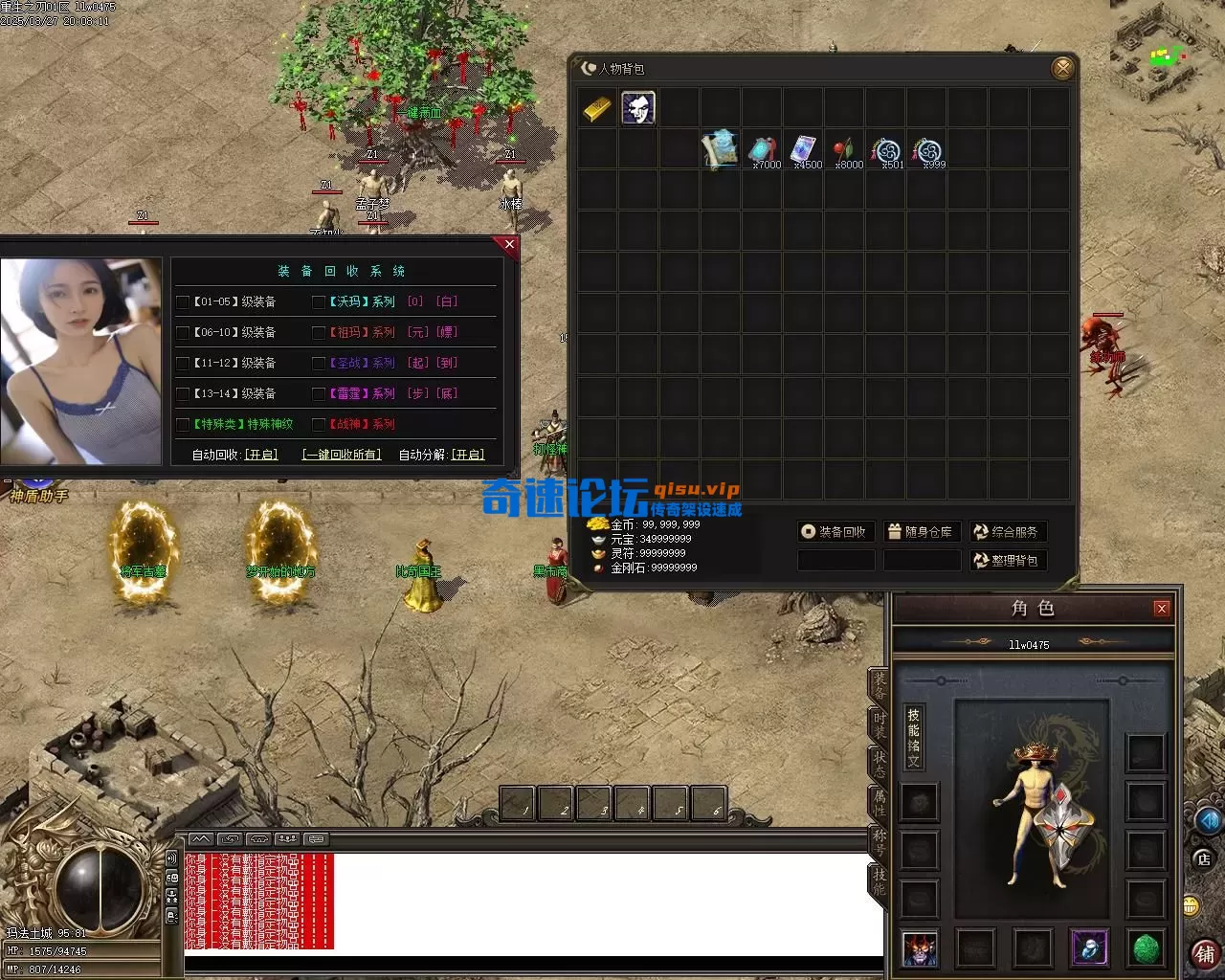
Task: Open the 随身仓库 portable warehouse
Action: tap(920, 532)
